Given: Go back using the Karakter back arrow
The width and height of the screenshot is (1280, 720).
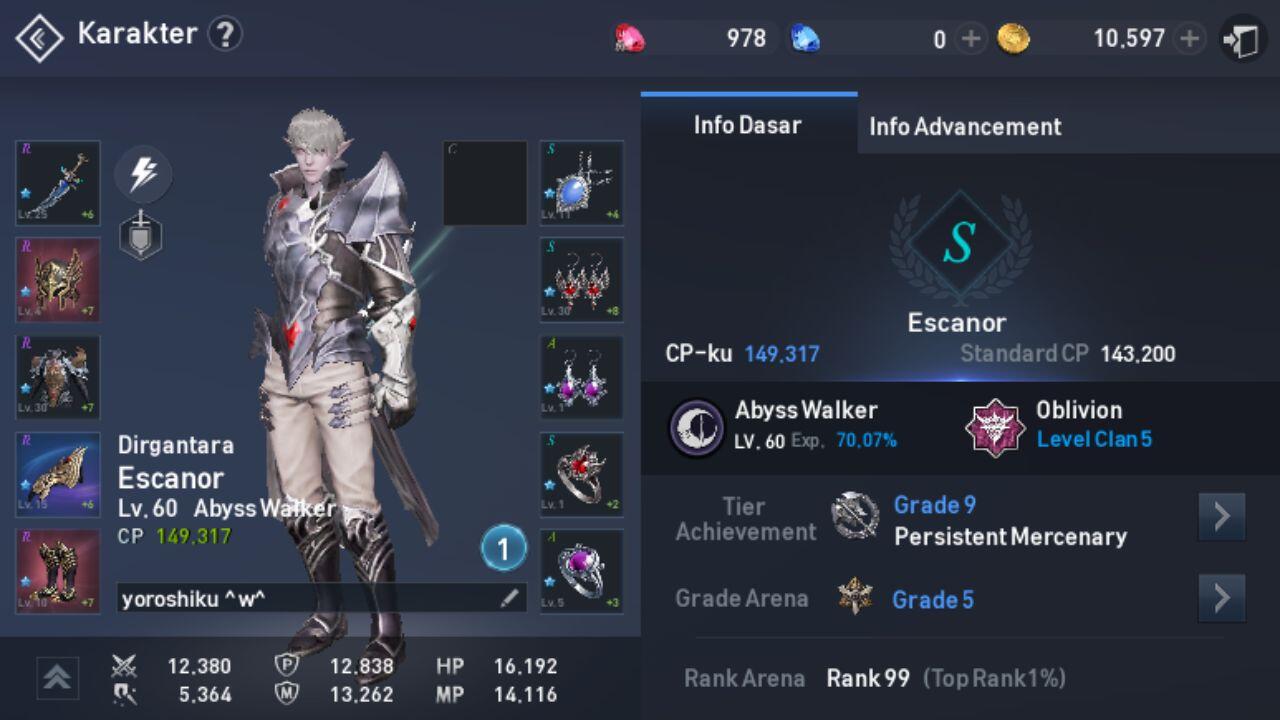Looking at the screenshot, I should 39,38.
